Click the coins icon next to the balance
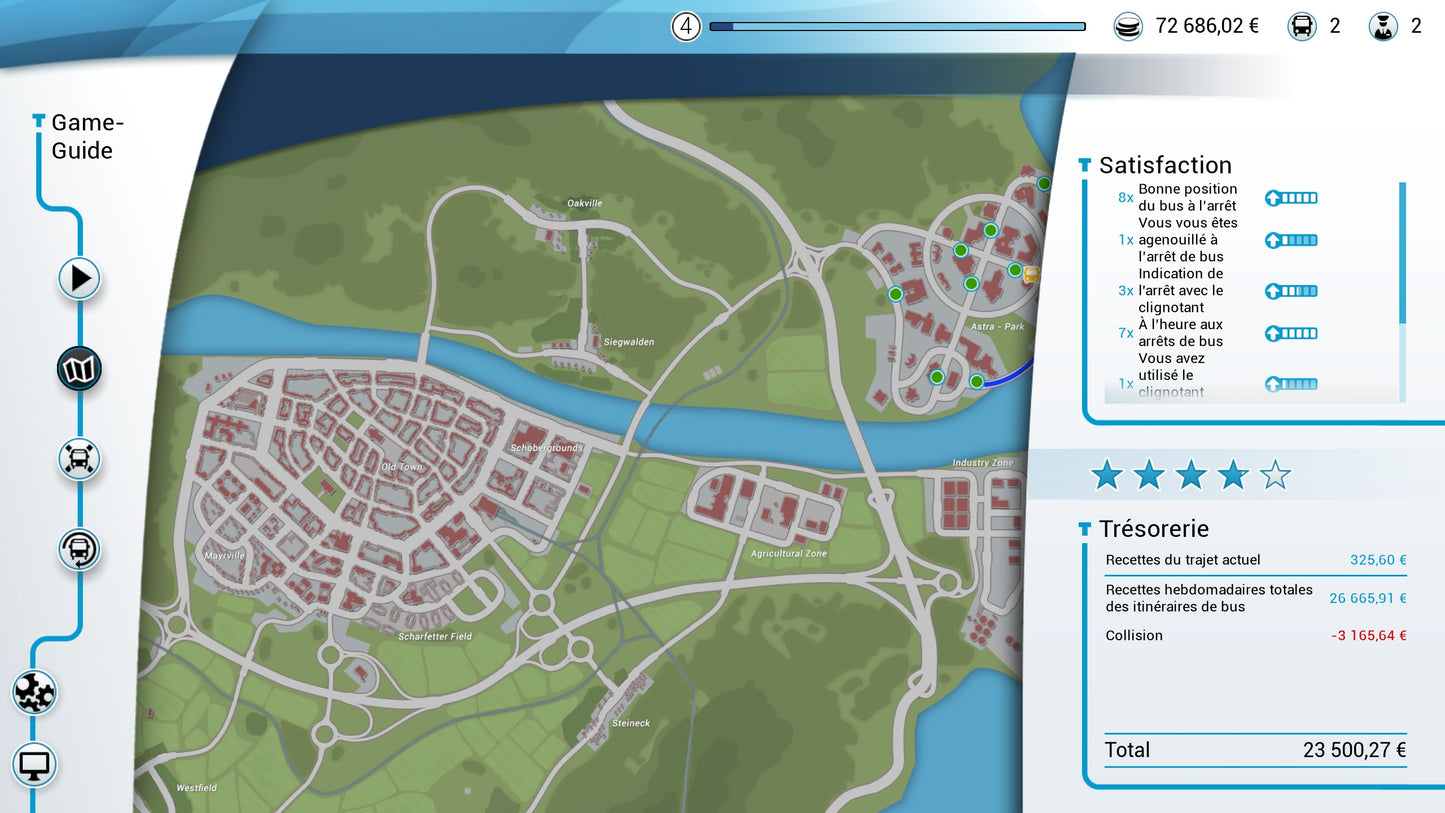The image size is (1445, 813). click(x=1128, y=25)
